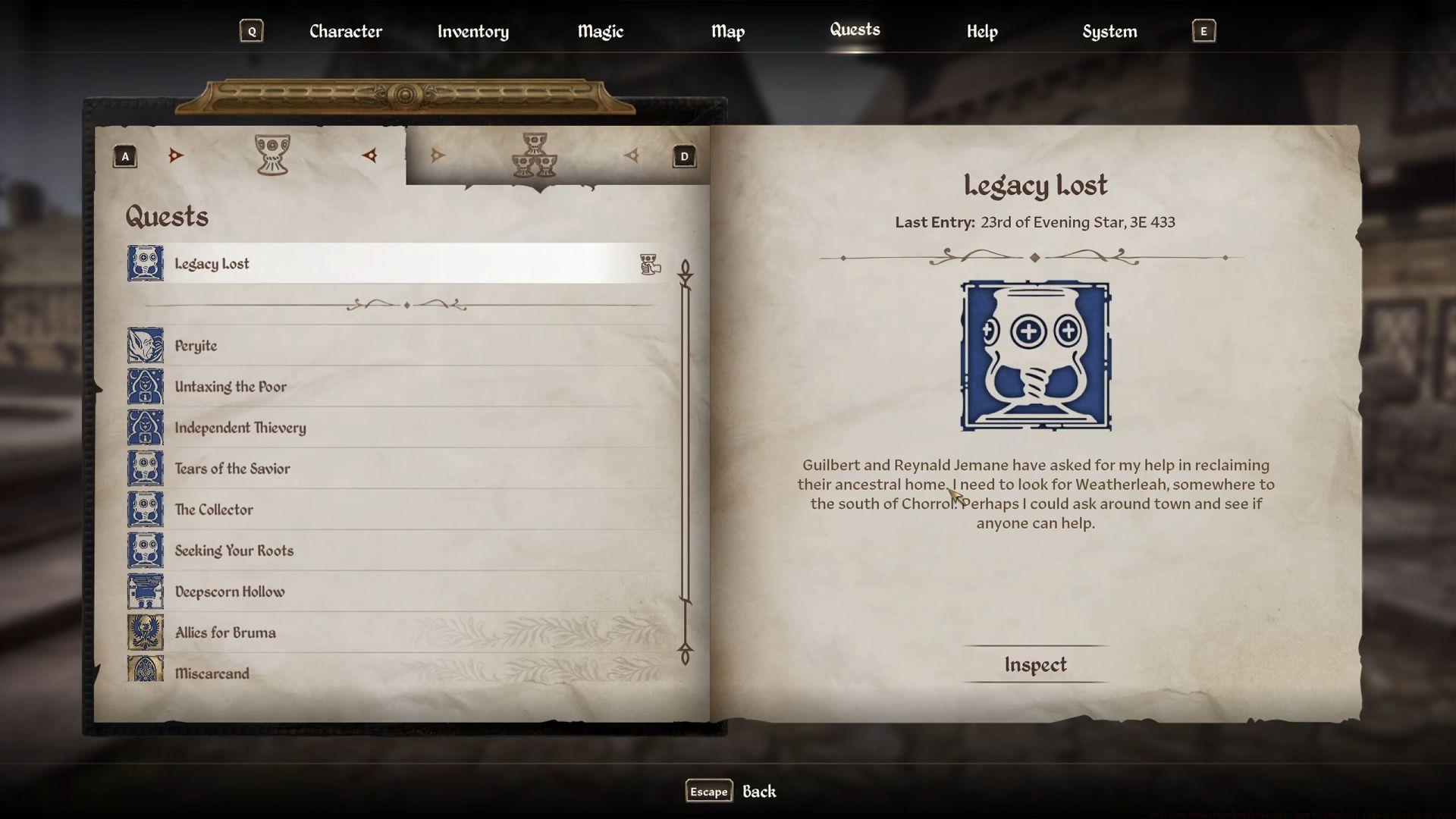Click the arrow right of the single chalice tab
Screen dimensions: 1456x819
pyautogui.click(x=369, y=155)
